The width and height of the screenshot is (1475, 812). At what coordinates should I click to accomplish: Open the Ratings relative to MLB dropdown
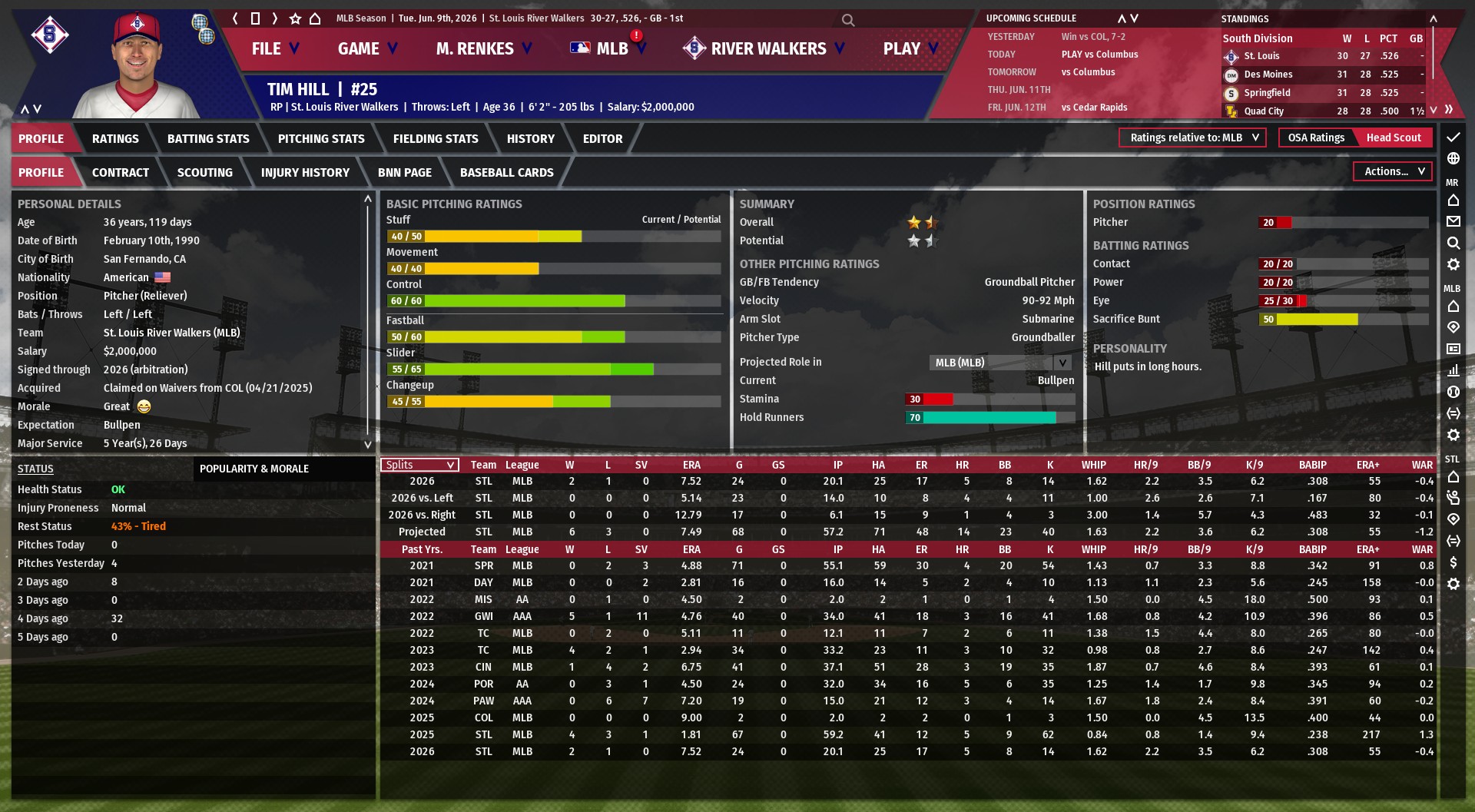click(1193, 138)
